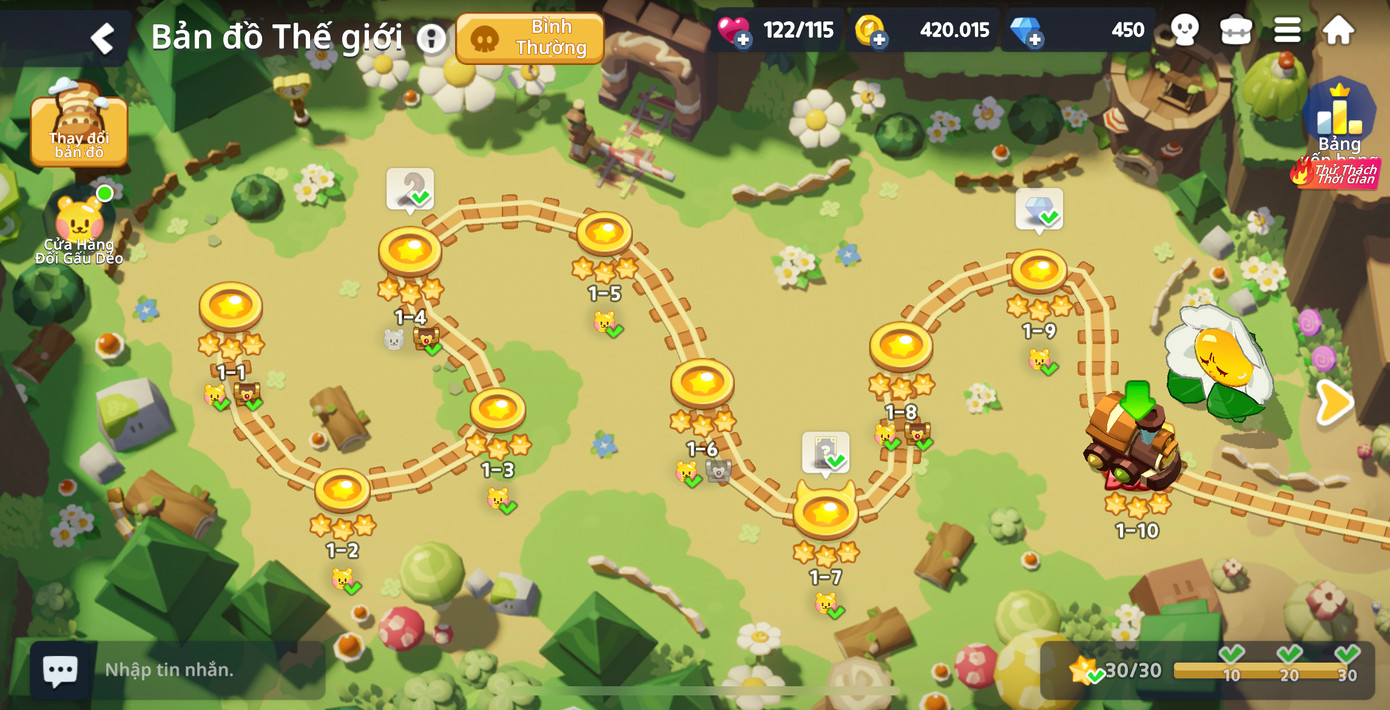Screen dimensions: 1390x710
Task: Click Thay đổi bản đồ button
Action: [79, 127]
